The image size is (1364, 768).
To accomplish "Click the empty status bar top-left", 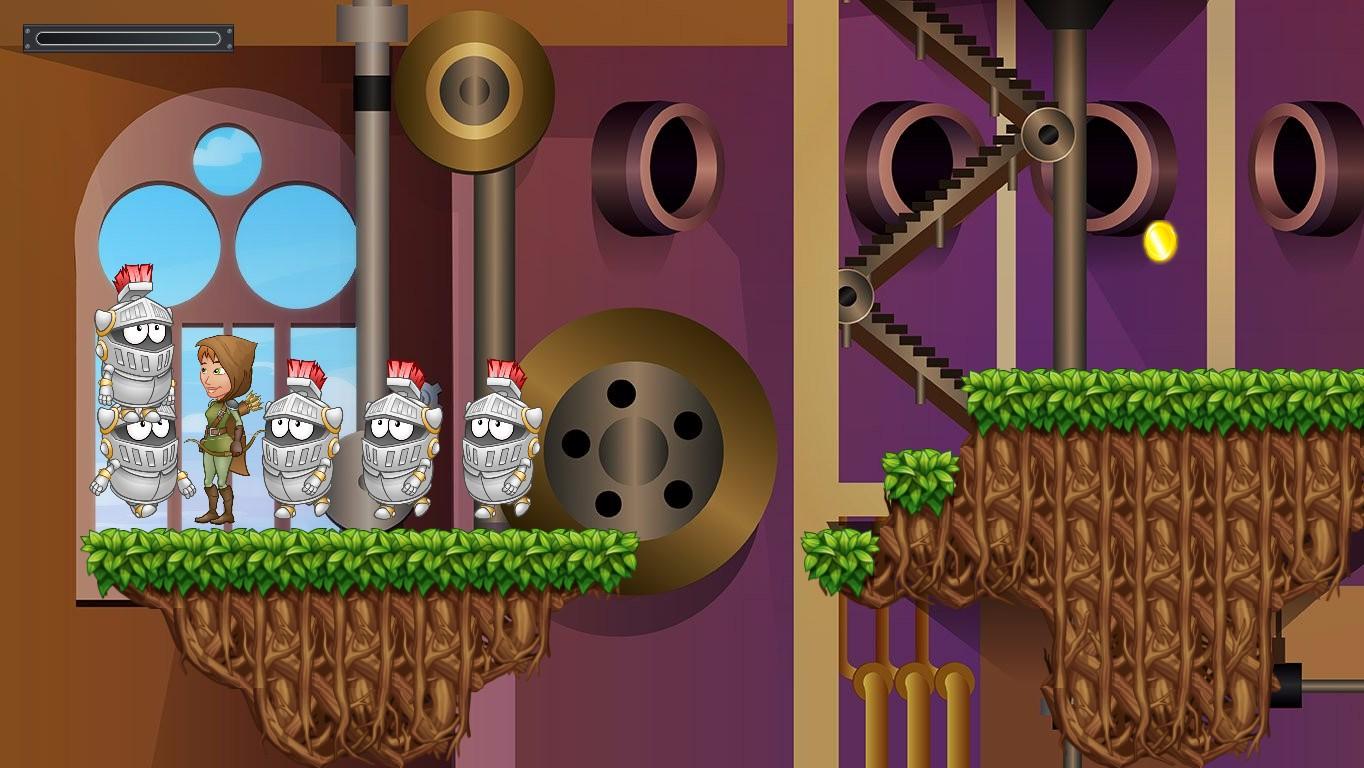I will pos(128,38).
